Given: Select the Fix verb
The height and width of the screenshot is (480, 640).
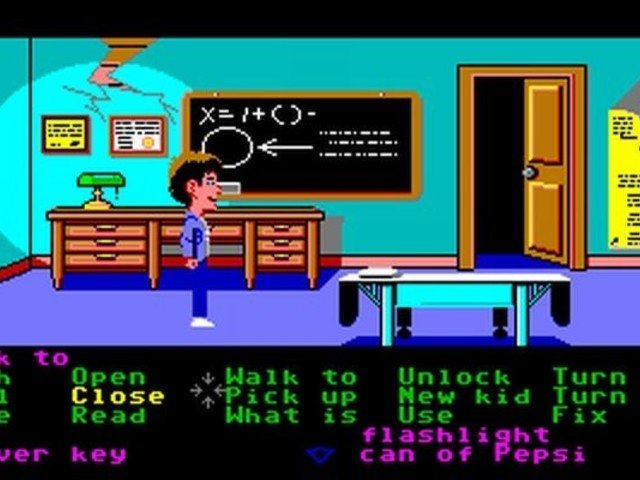Looking at the screenshot, I should pos(582,415).
